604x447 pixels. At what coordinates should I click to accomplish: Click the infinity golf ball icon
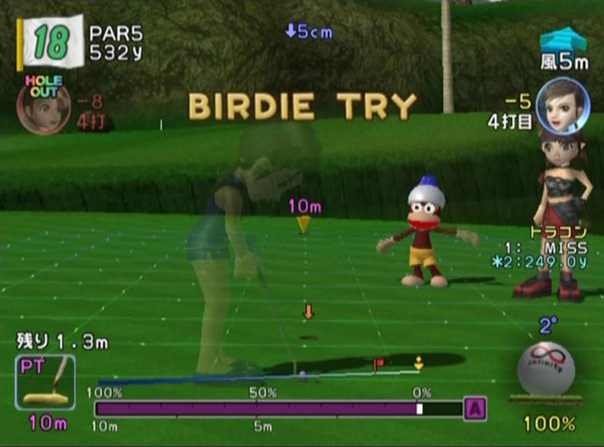pyautogui.click(x=546, y=372)
